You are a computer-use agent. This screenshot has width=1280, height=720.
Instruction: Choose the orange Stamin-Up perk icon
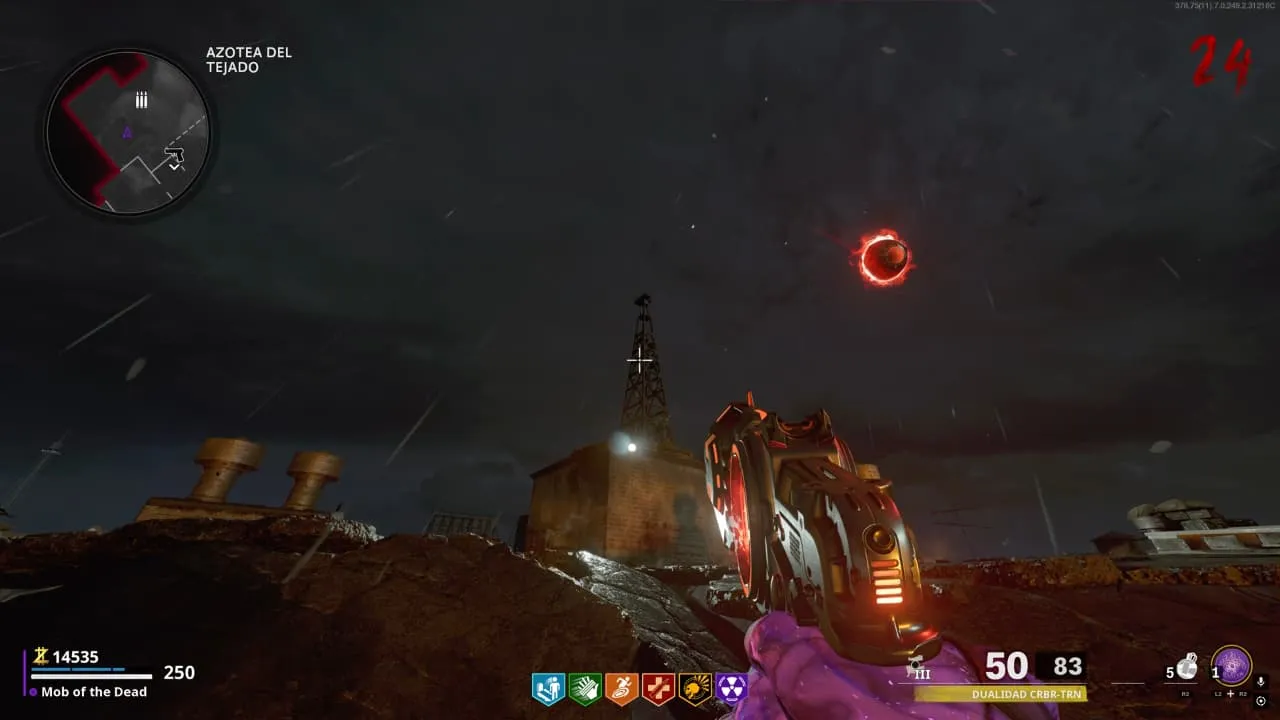pyautogui.click(x=621, y=688)
